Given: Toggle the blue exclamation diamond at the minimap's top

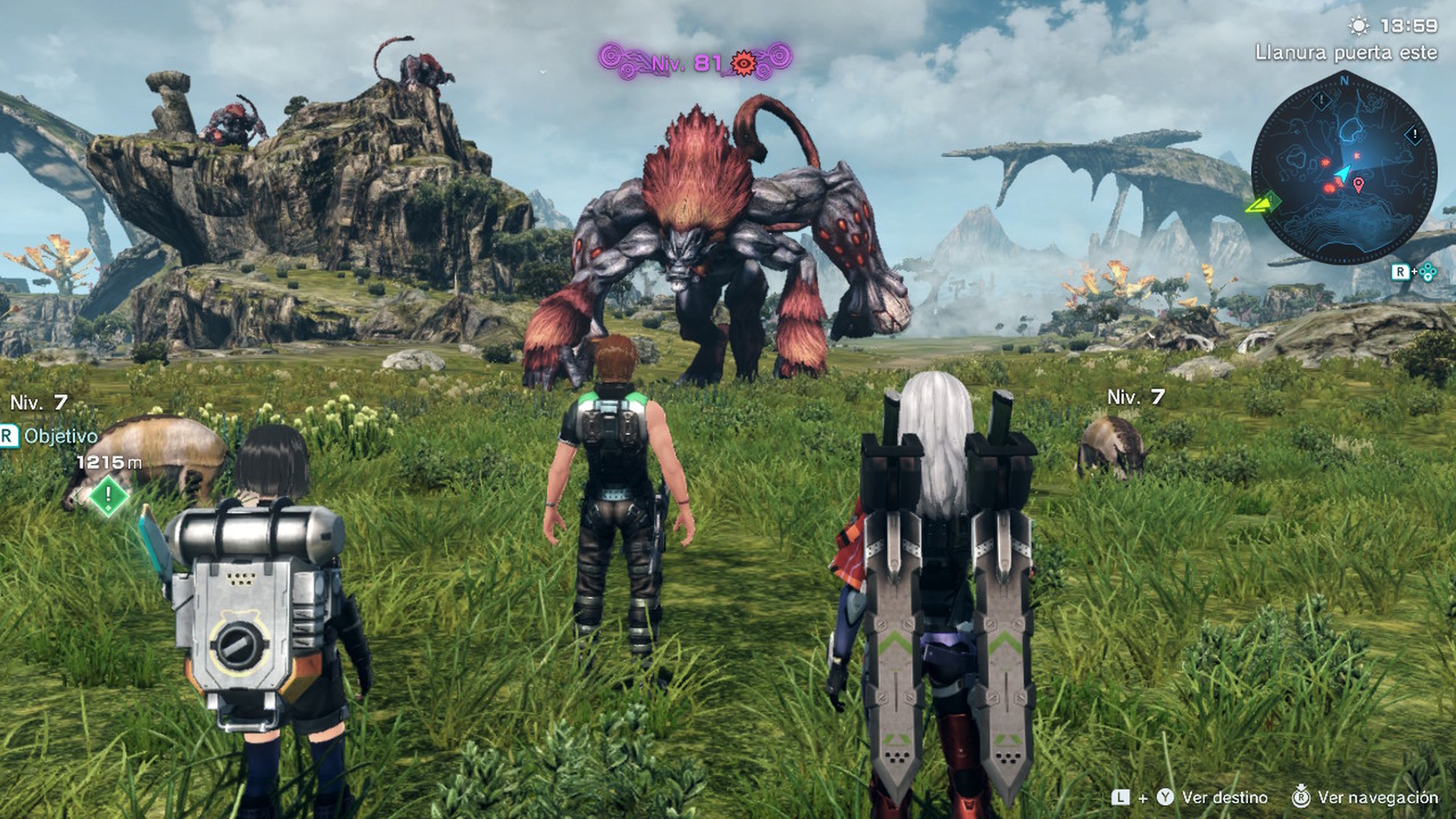Looking at the screenshot, I should click(1321, 99).
